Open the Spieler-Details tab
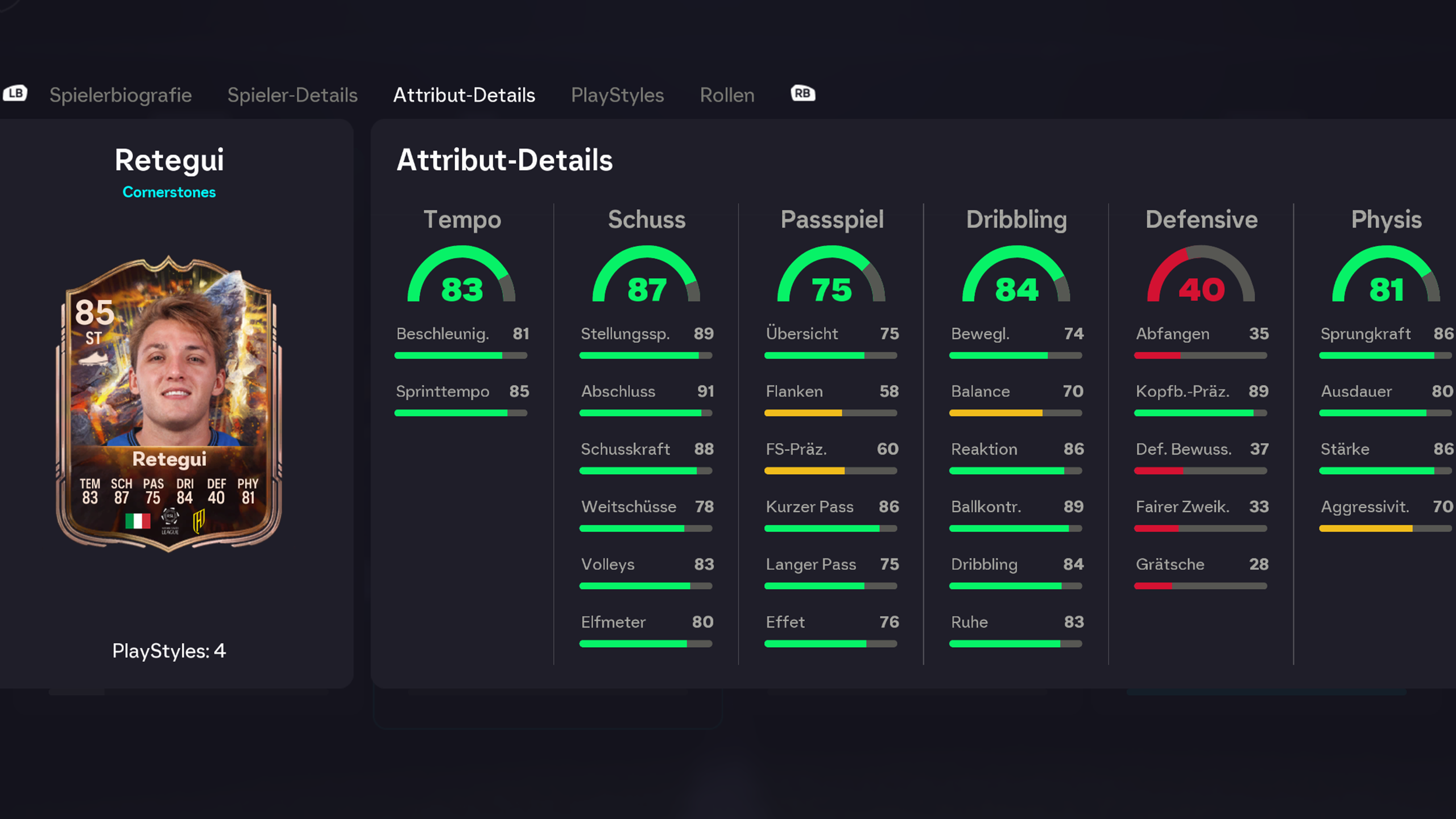1456x819 pixels. pyautogui.click(x=292, y=95)
